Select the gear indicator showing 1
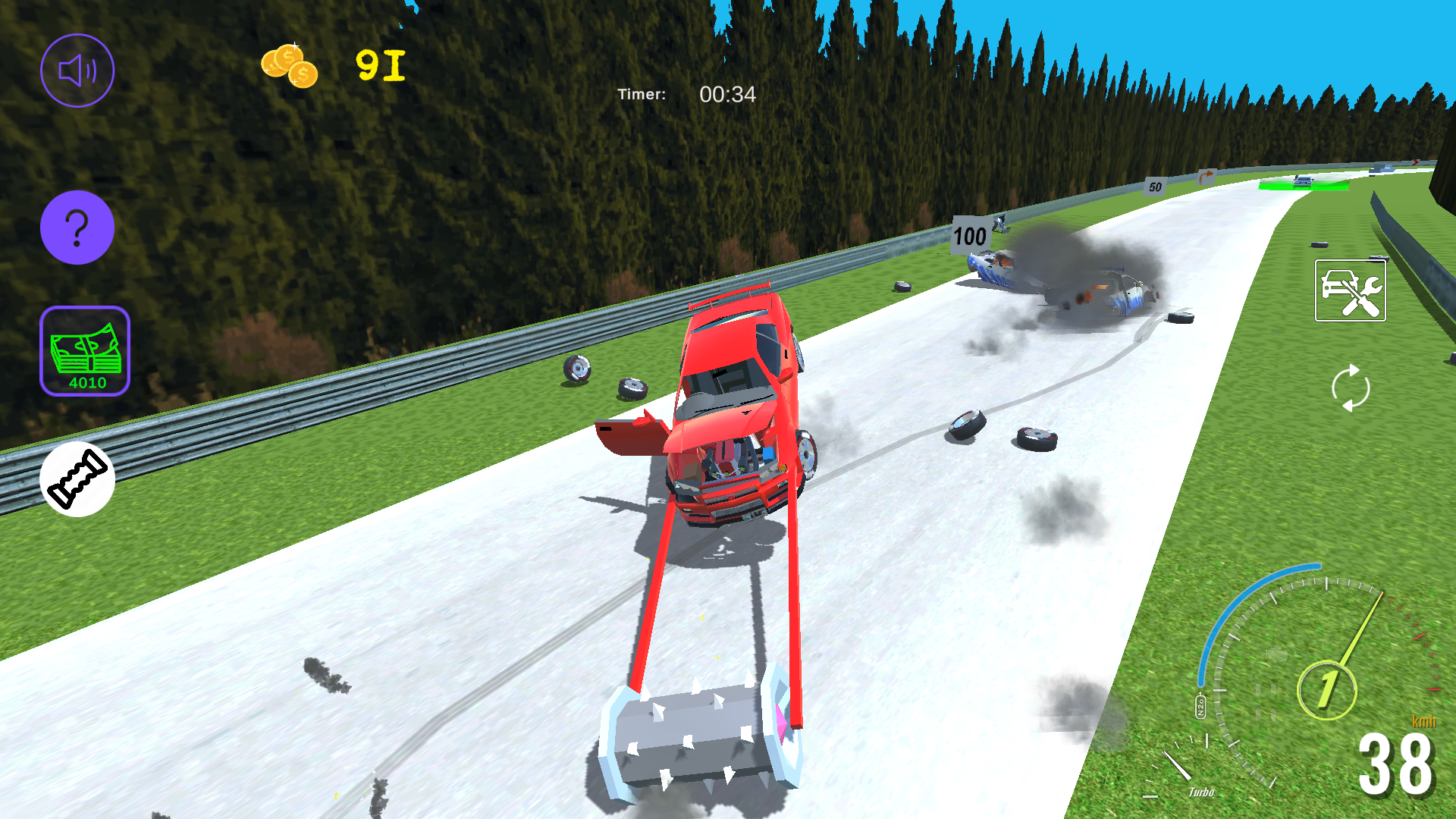Screen dimensions: 1456x819 [x=1326, y=692]
